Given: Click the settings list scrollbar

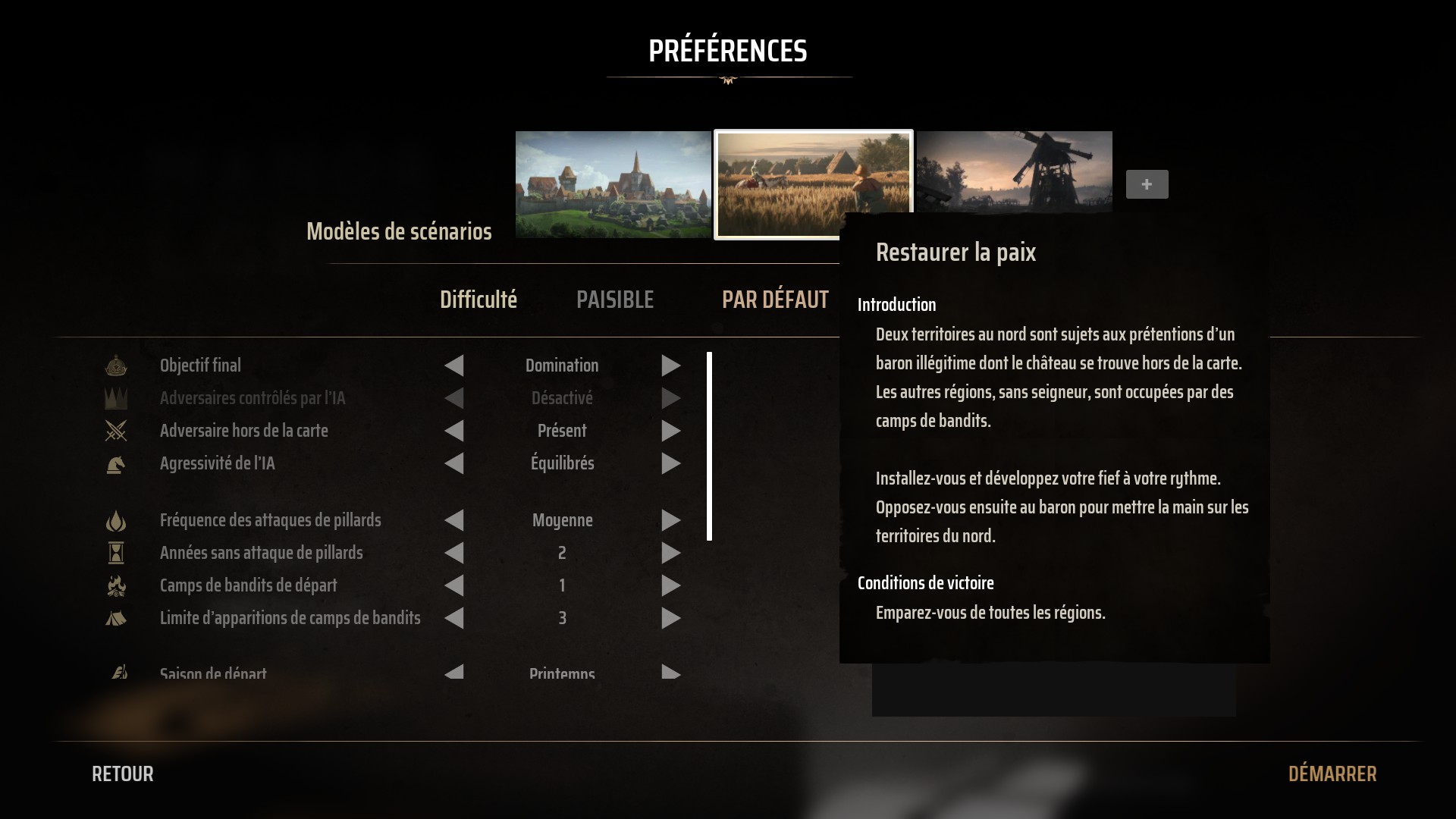Looking at the screenshot, I should click(709, 446).
